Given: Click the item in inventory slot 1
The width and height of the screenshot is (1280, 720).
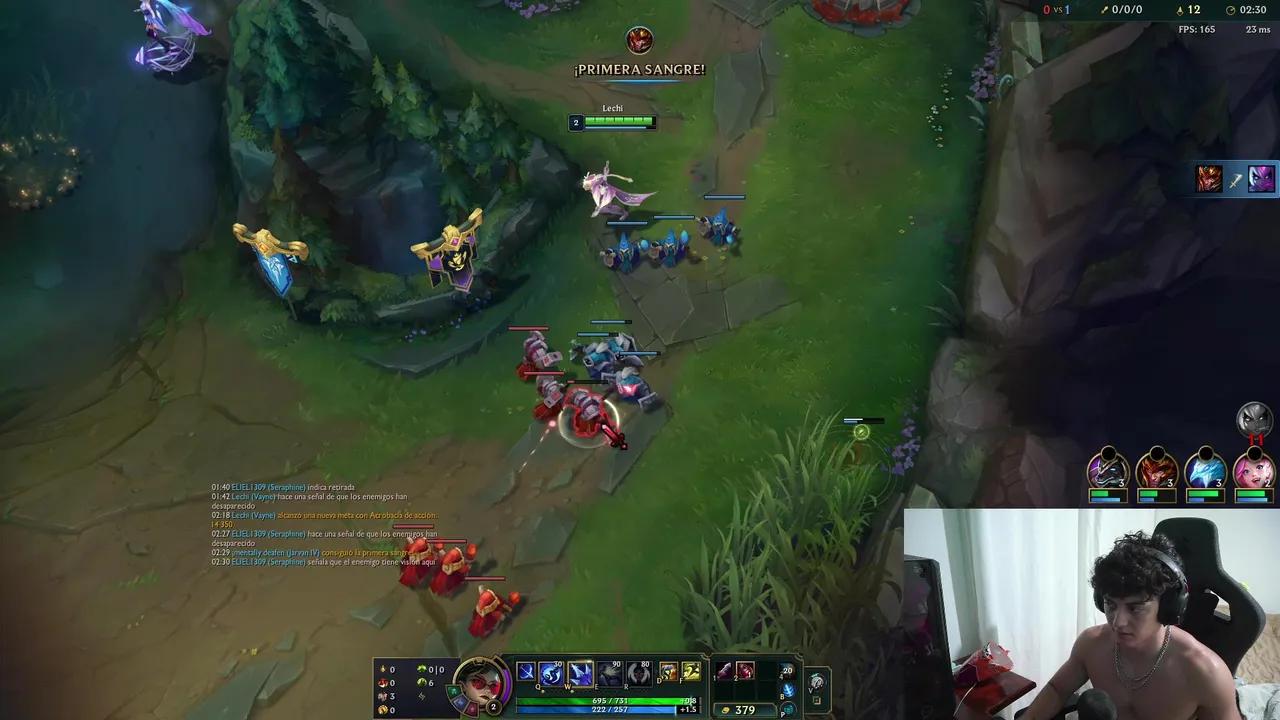Looking at the screenshot, I should (x=723, y=672).
